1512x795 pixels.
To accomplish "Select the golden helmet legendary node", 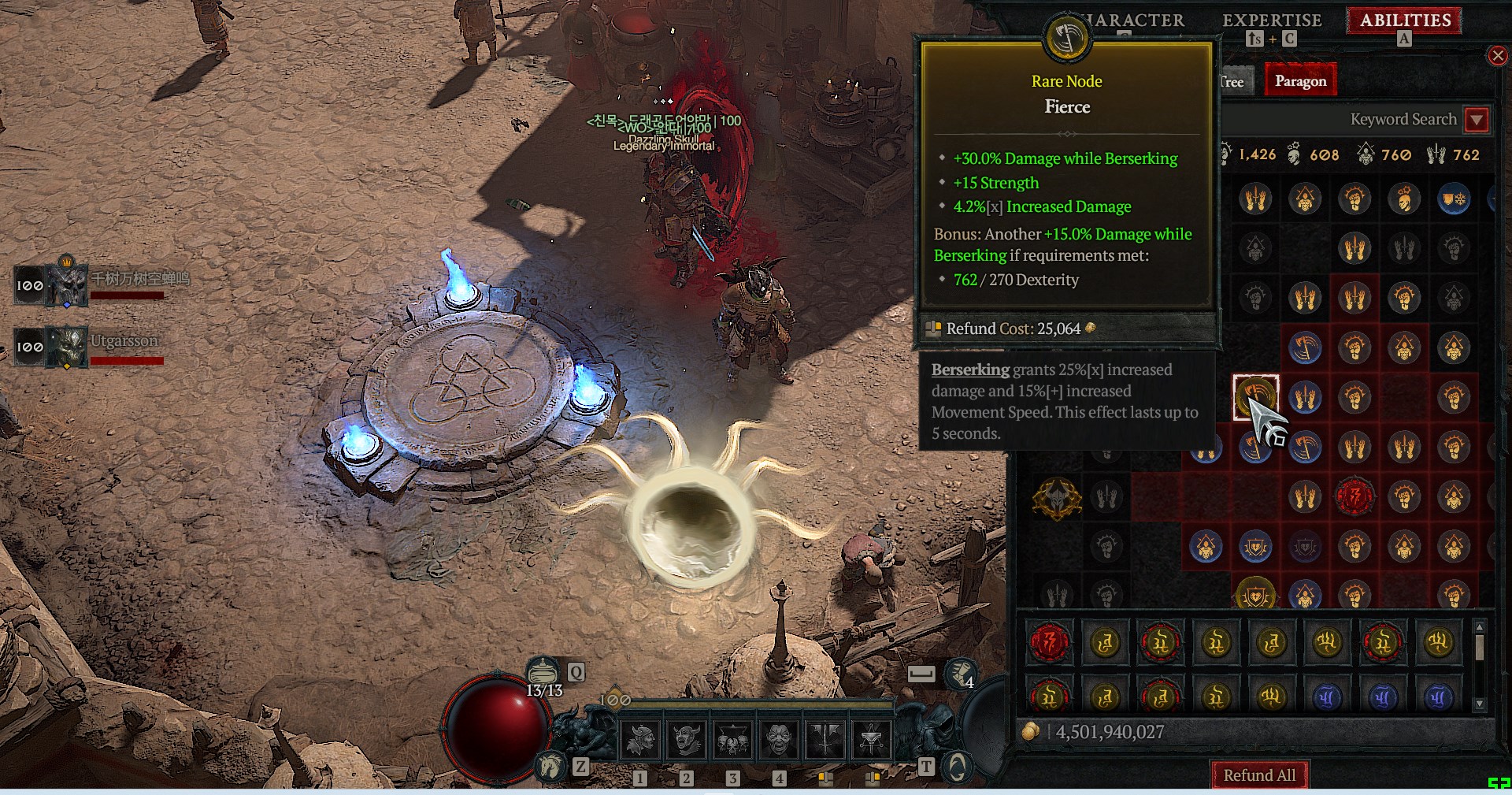I will [x=1057, y=498].
